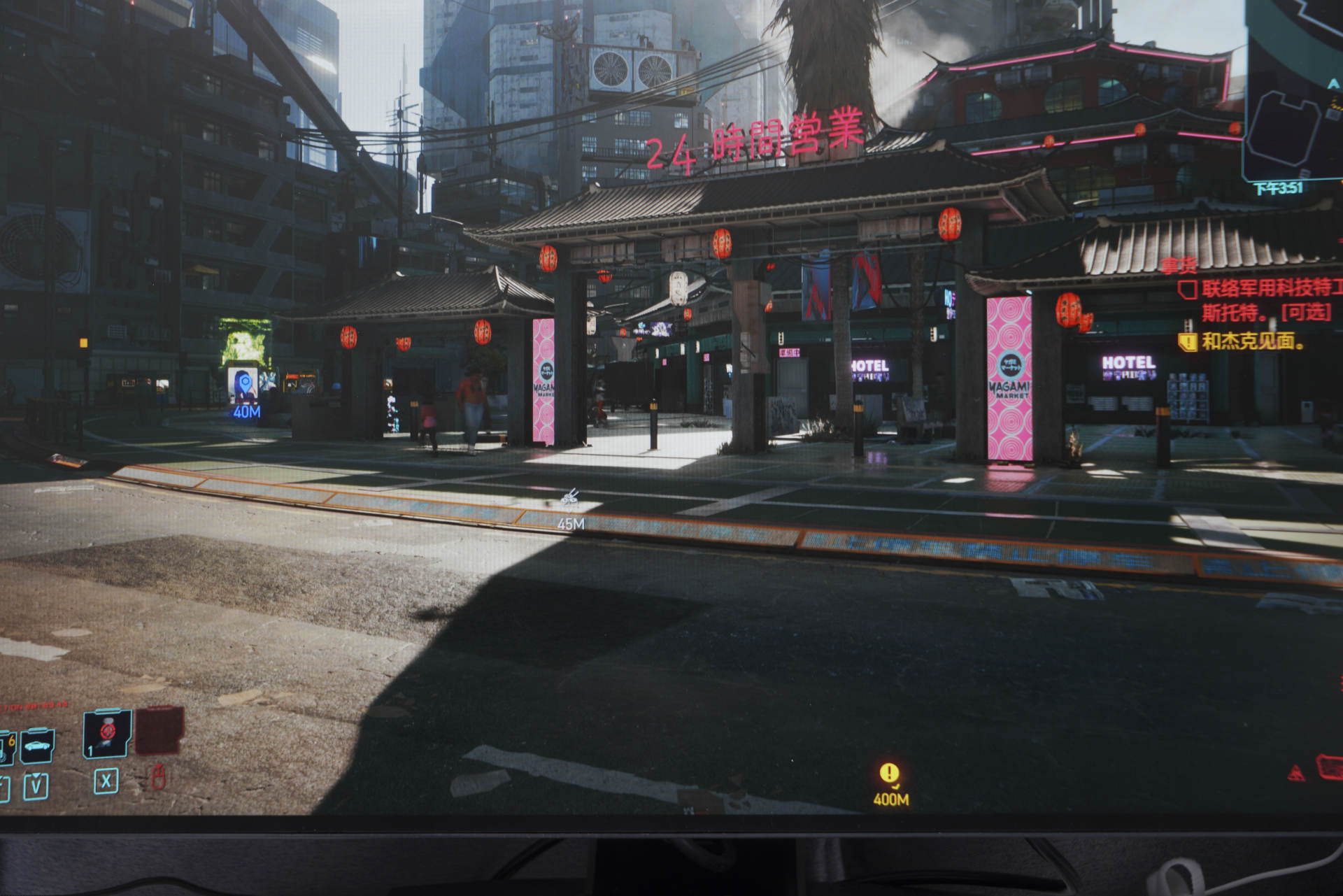1343x896 pixels.
Task: Click the blue fast travel marker at 40M
Action: (x=243, y=385)
